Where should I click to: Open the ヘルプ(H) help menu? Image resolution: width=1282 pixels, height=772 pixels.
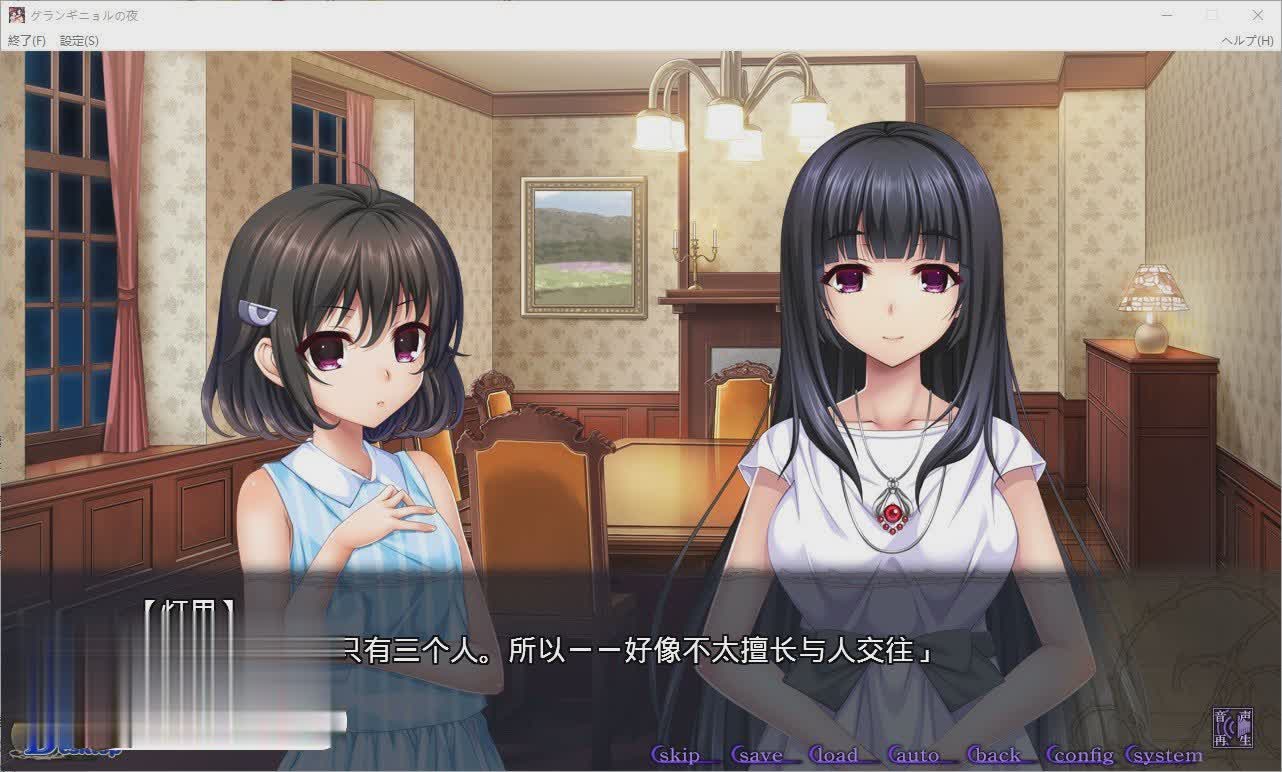coord(1246,41)
